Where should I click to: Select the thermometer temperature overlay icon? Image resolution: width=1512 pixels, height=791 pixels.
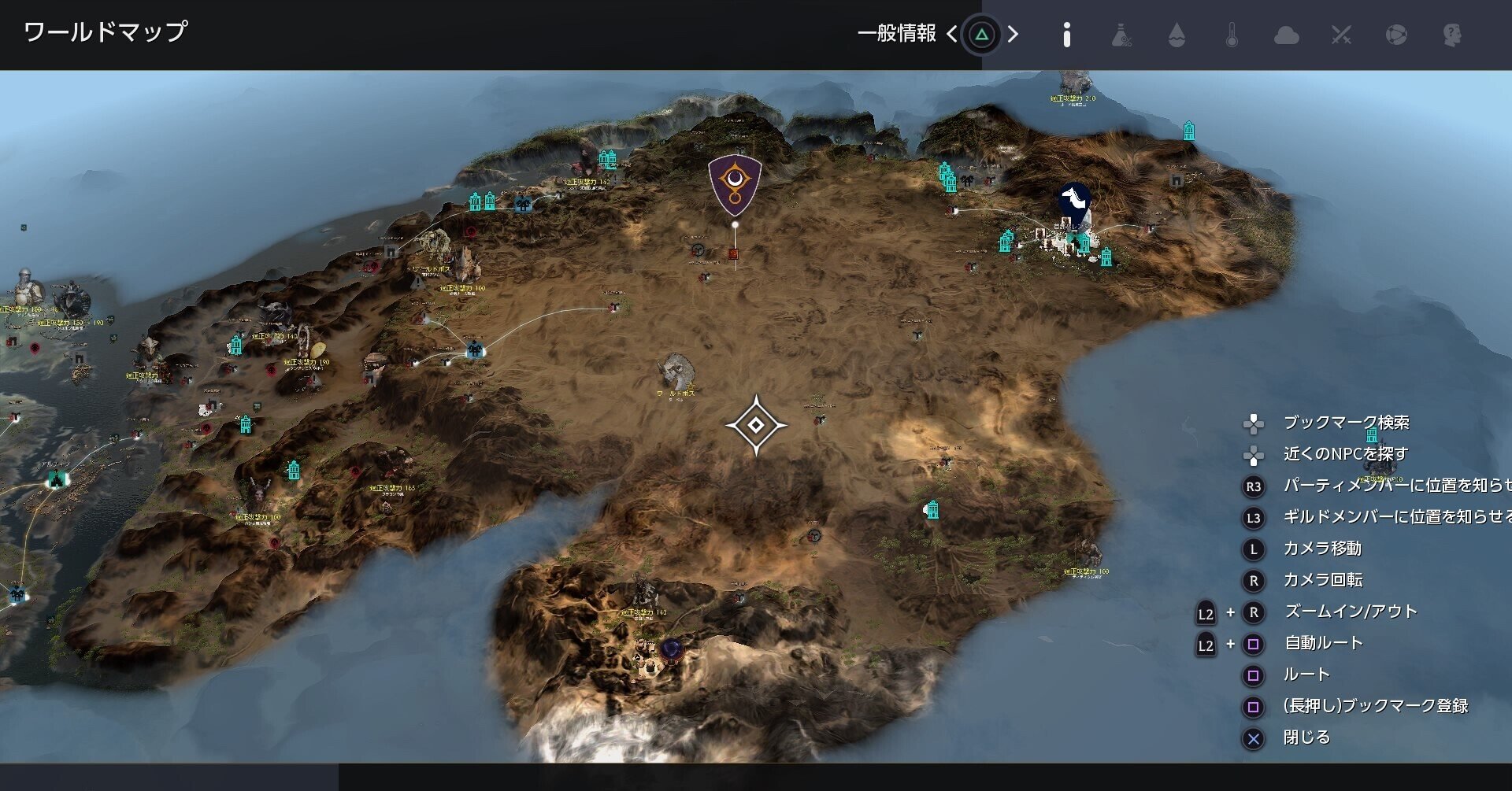(1233, 35)
